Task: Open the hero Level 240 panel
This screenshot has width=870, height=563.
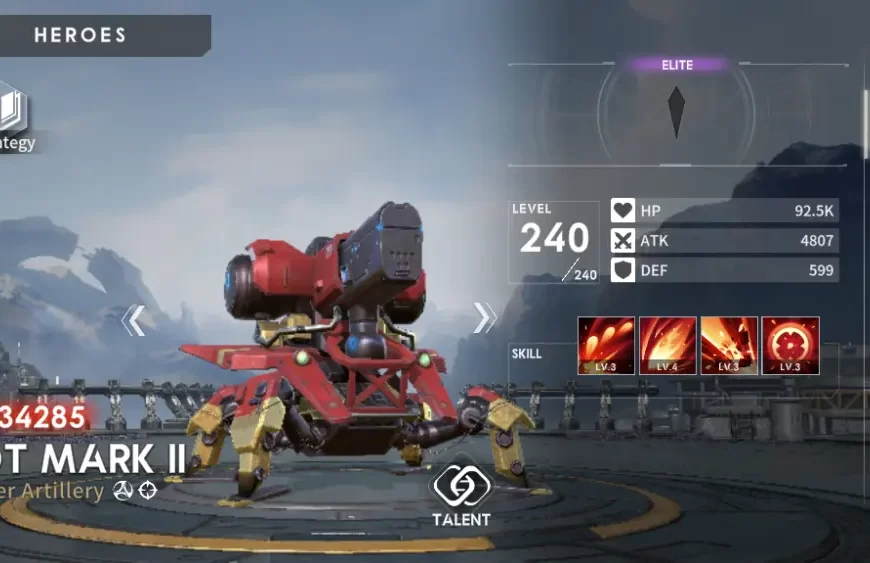Action: click(554, 241)
